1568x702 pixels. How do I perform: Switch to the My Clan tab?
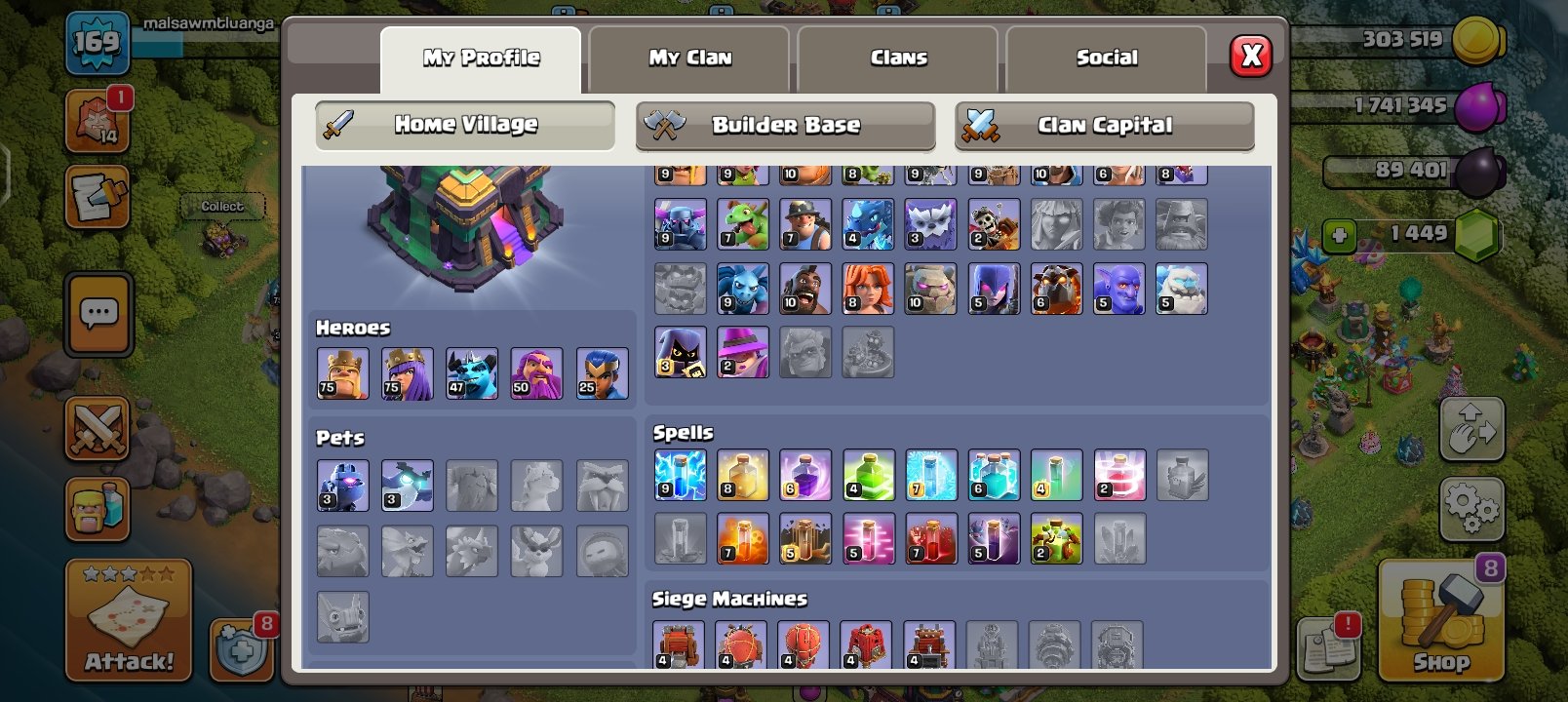click(x=689, y=58)
